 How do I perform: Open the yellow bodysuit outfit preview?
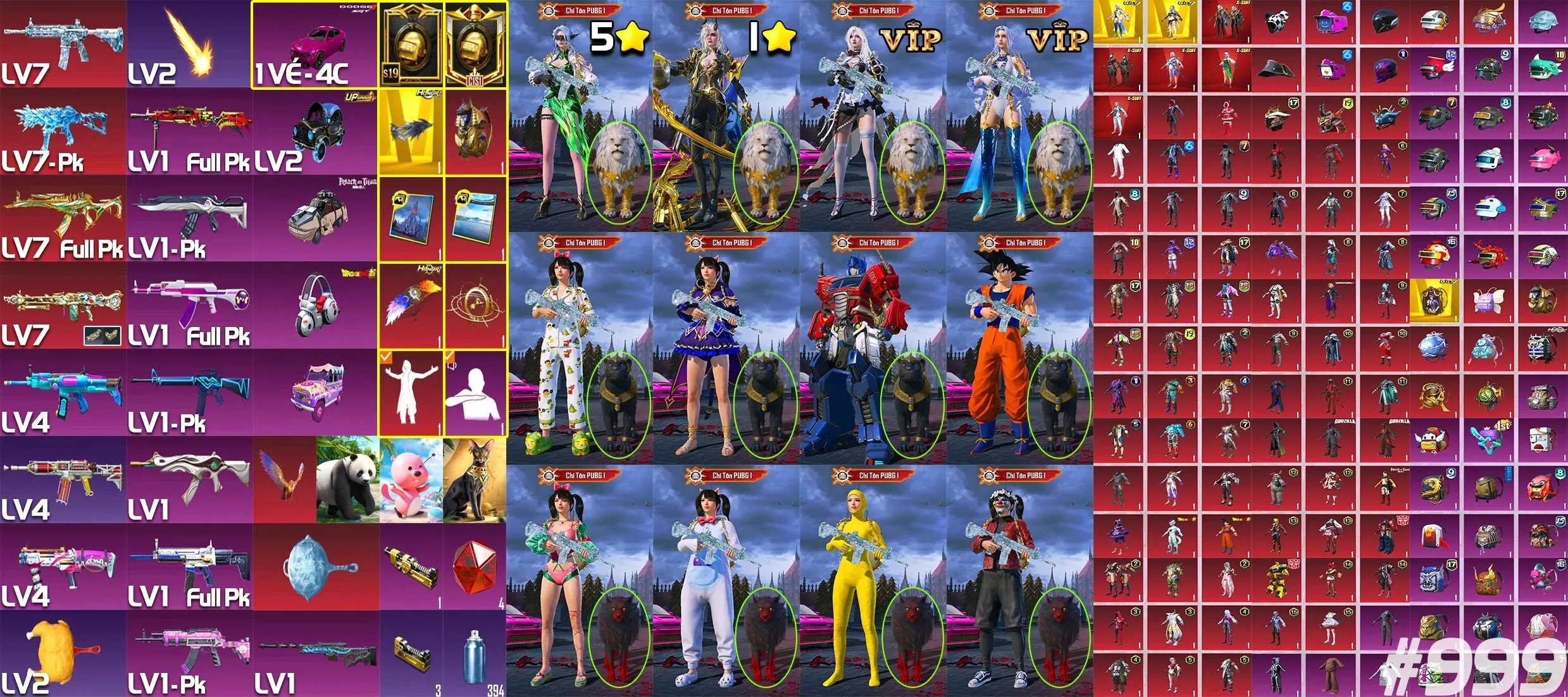(x=873, y=581)
